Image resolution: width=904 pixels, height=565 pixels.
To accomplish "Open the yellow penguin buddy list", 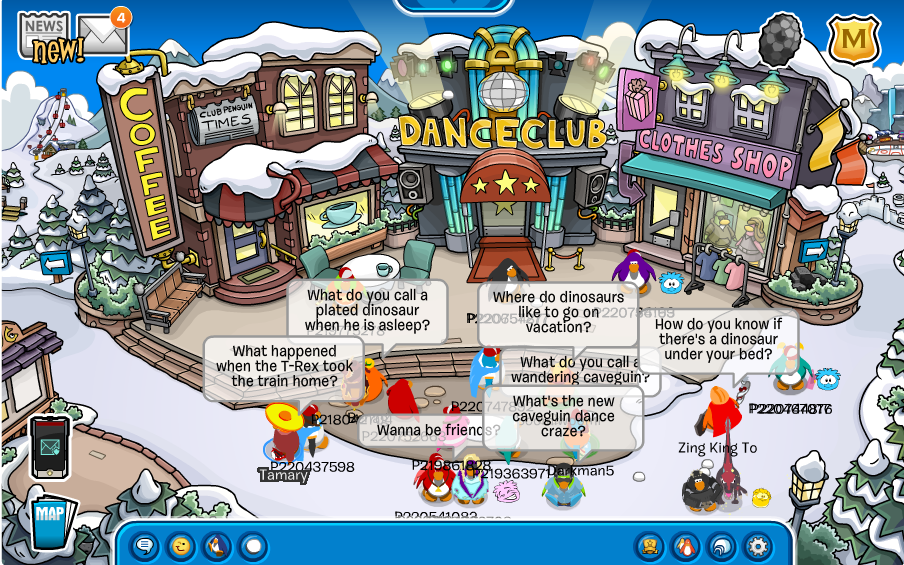I will coord(650,546).
